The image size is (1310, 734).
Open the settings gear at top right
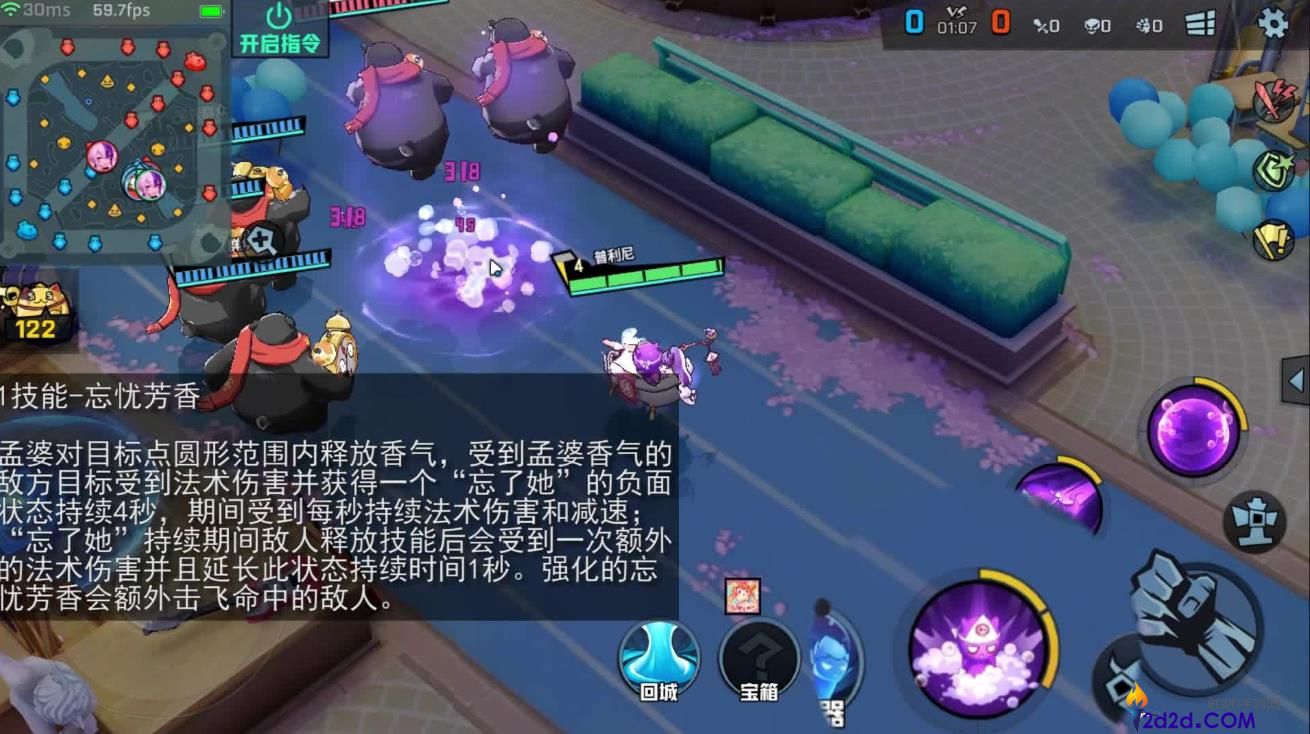[x=1276, y=24]
